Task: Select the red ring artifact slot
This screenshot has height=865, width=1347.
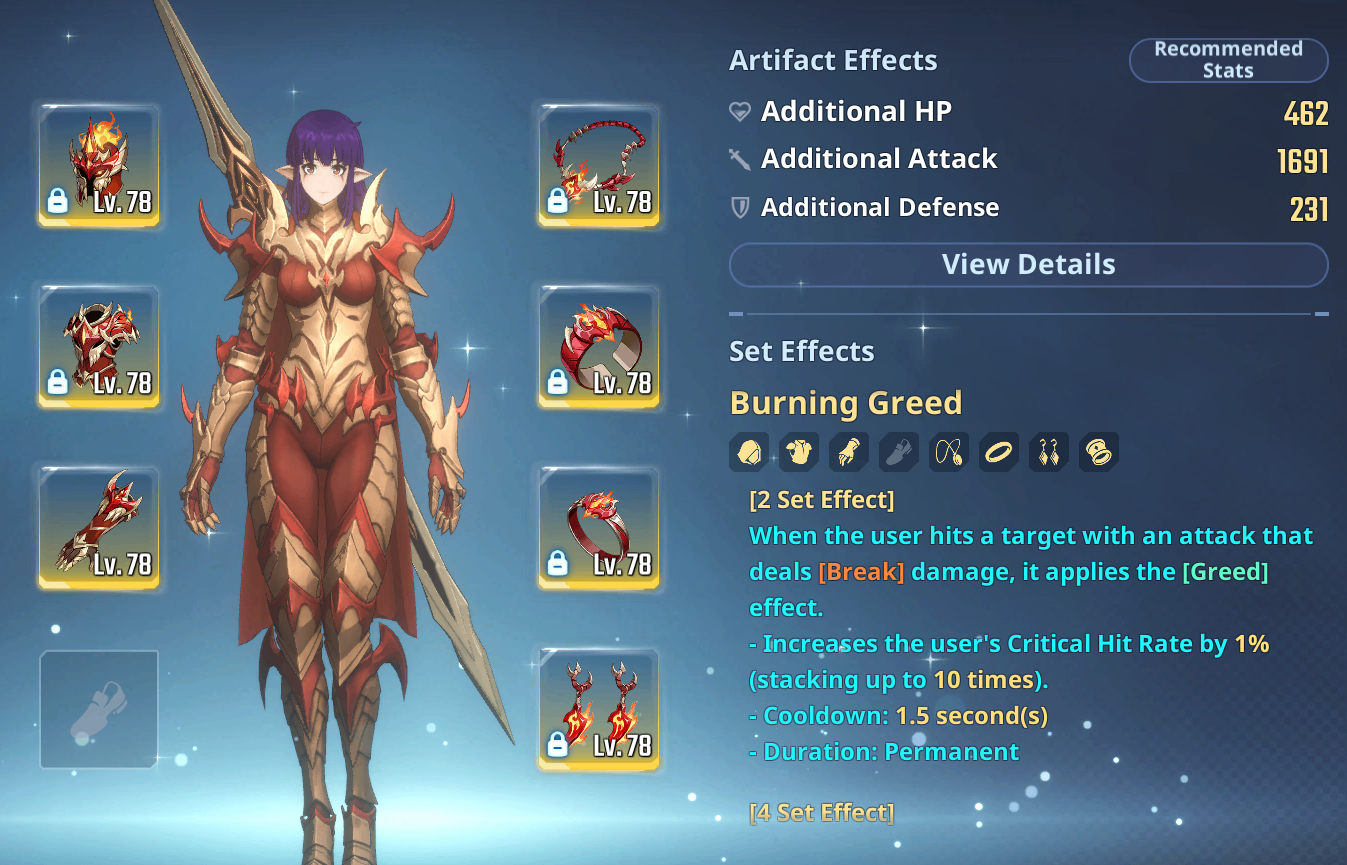Action: coord(599,527)
